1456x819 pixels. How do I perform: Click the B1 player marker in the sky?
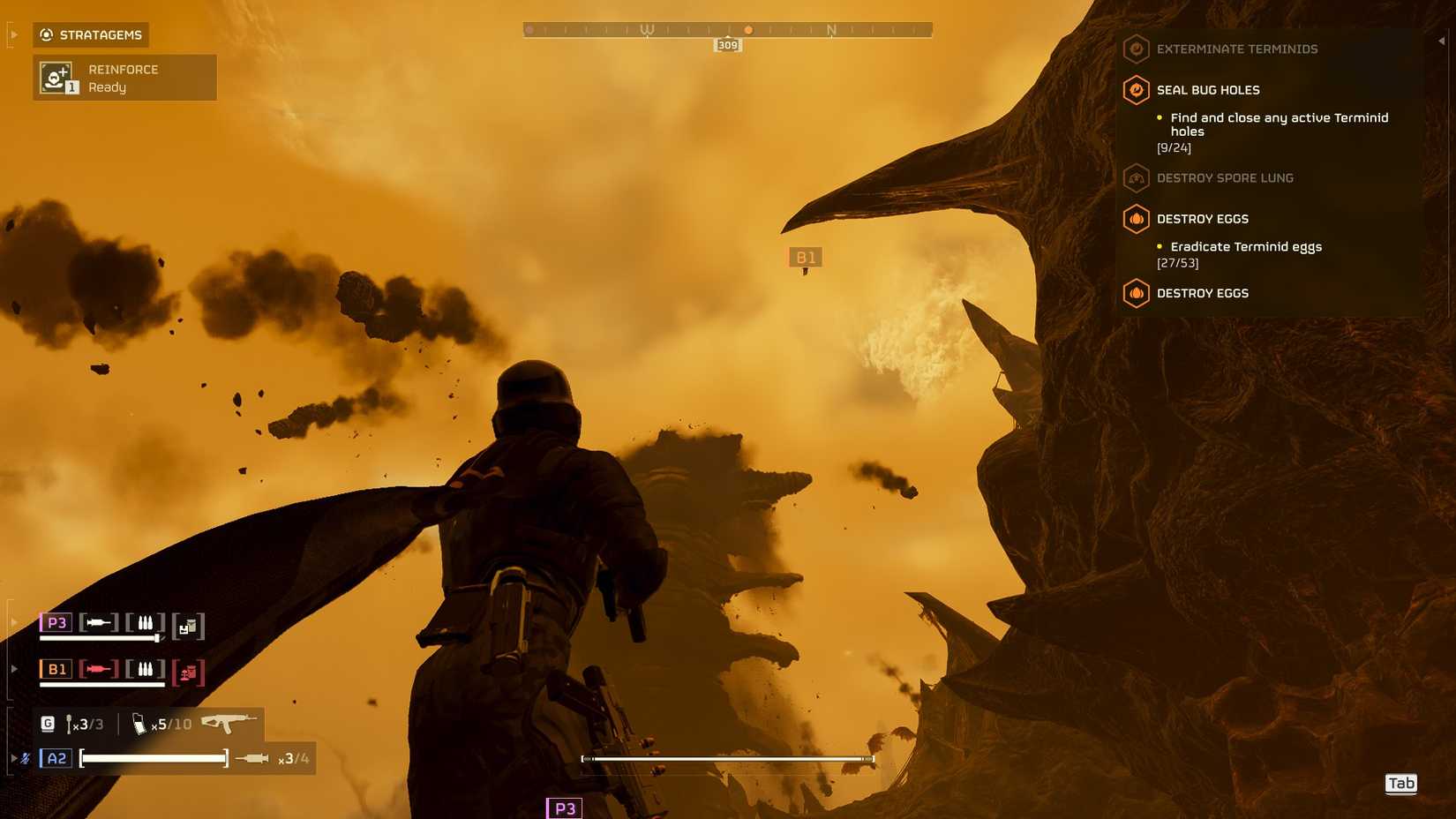(x=805, y=257)
